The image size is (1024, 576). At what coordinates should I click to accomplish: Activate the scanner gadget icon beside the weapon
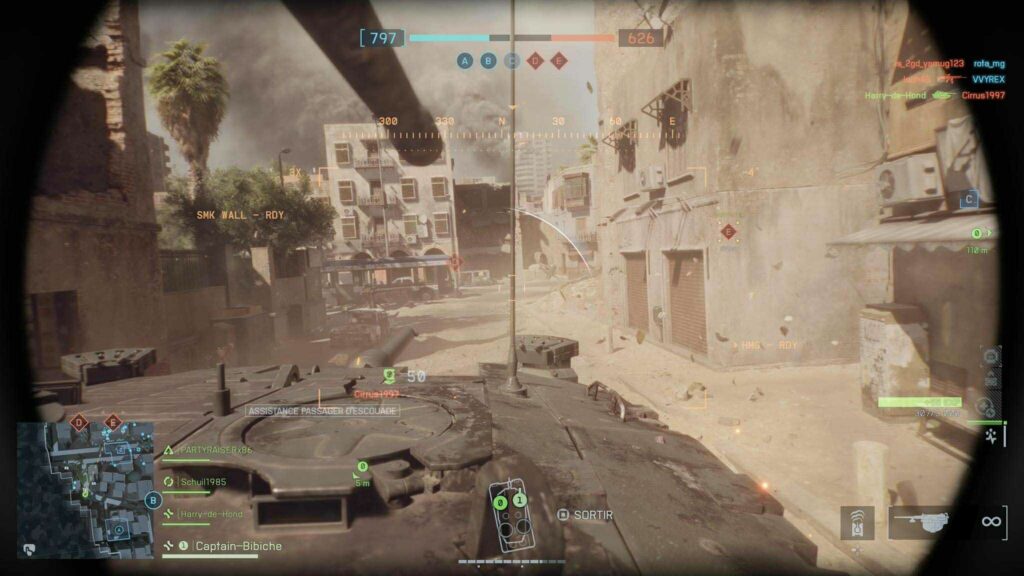857,522
